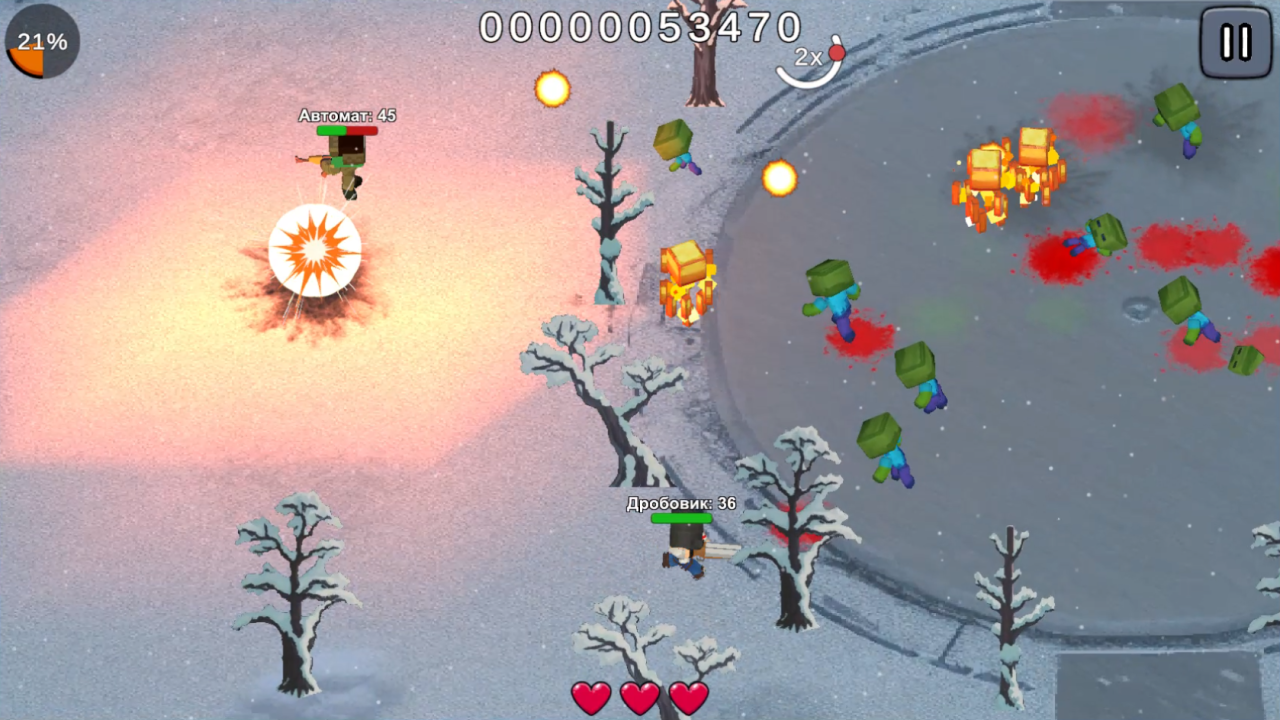Click the green health bar above Дробовик
The image size is (1280, 720).
pyautogui.click(x=680, y=520)
